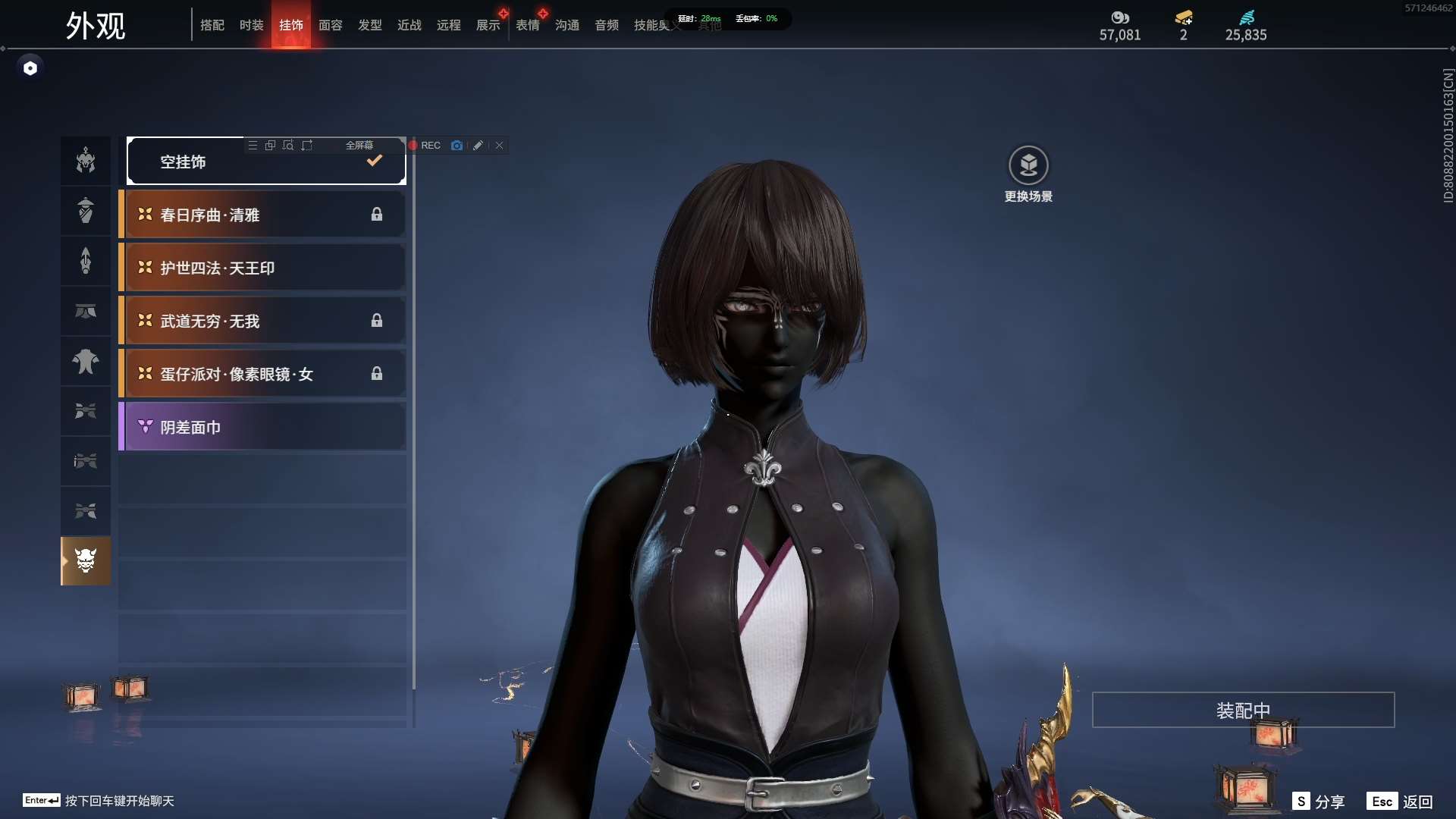Show the 展示 tab
The width and height of the screenshot is (1456, 819).
point(488,25)
